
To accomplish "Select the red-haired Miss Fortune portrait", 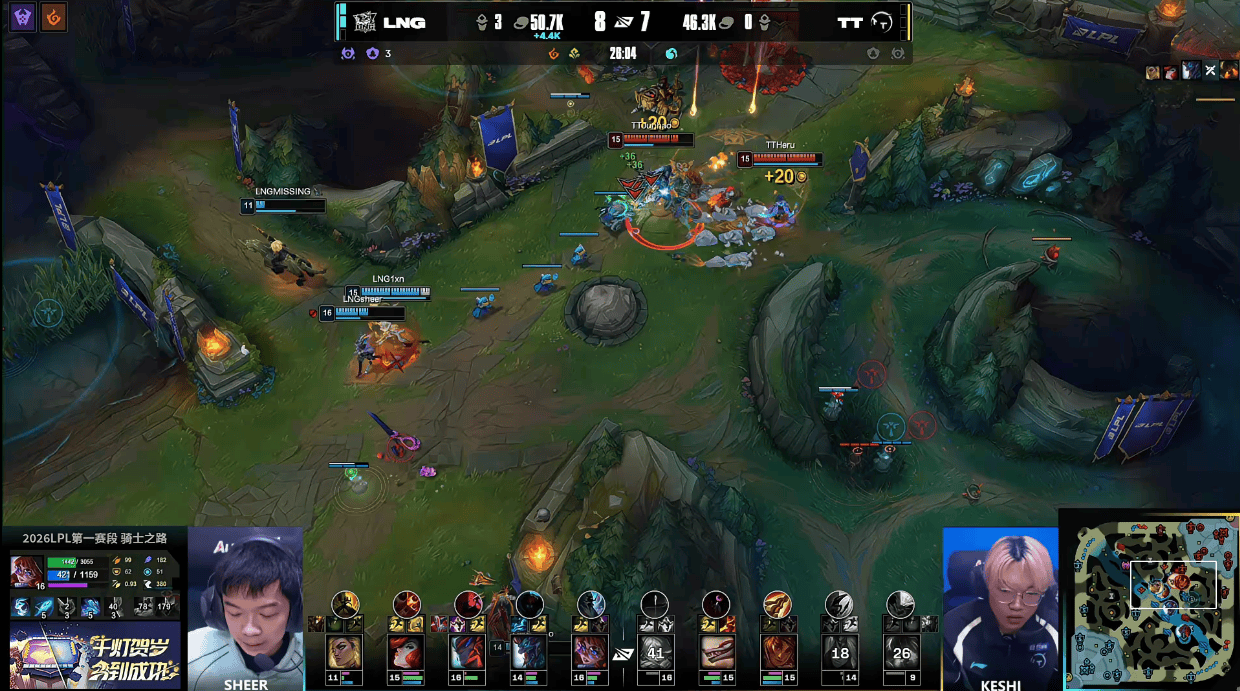I will (x=406, y=652).
